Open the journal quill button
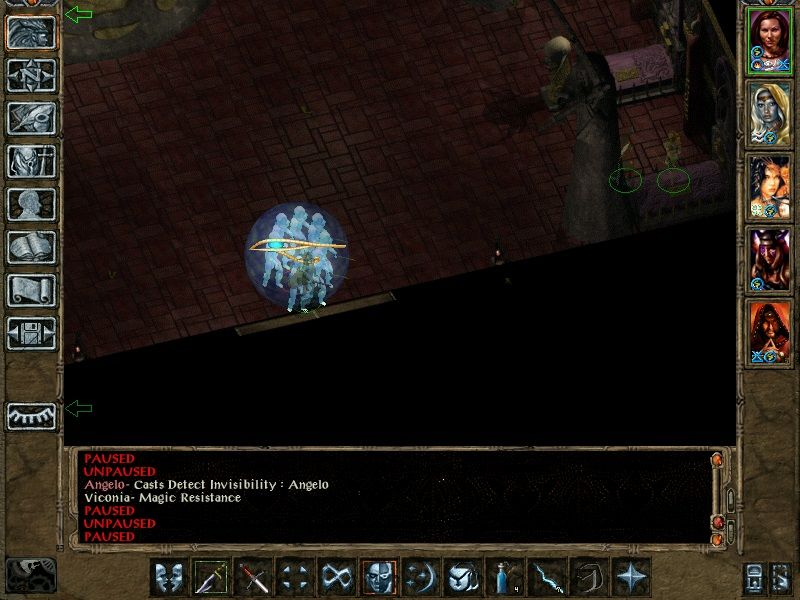Viewport: 800px width, 600px height. click(31, 118)
